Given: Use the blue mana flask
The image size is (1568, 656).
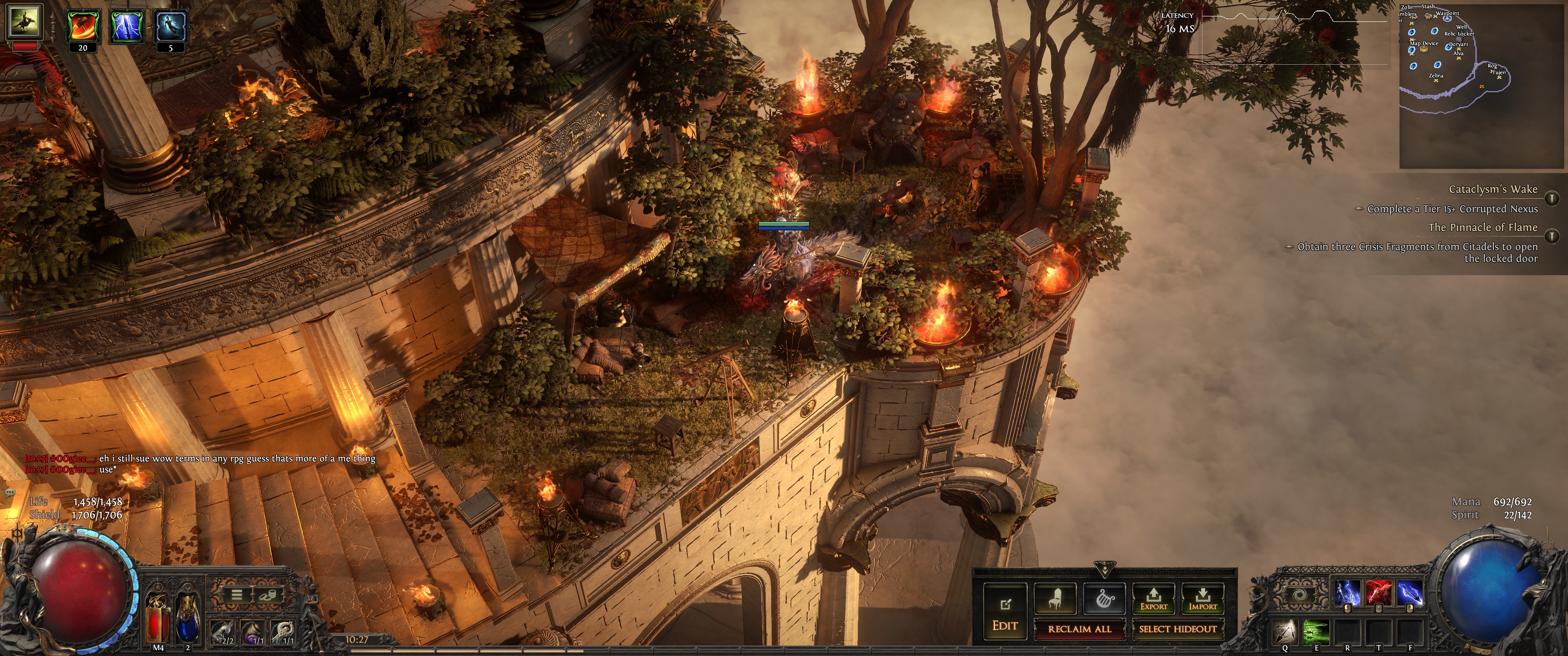Looking at the screenshot, I should click(x=187, y=618).
